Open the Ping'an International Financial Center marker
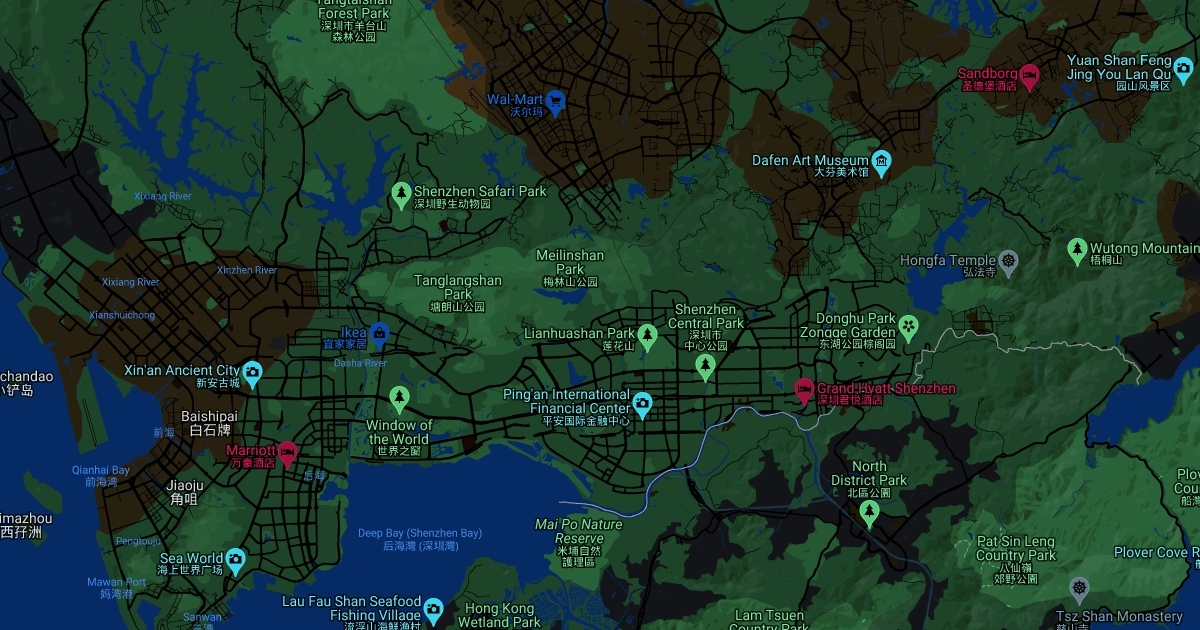 642,402
